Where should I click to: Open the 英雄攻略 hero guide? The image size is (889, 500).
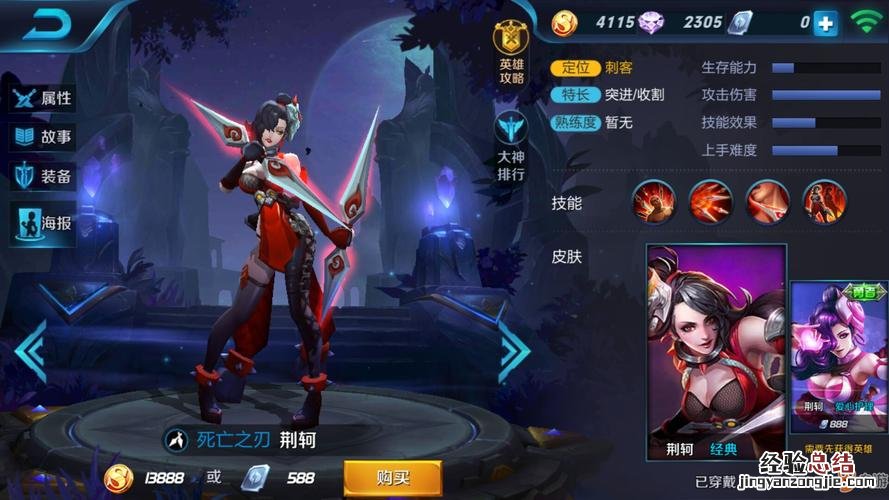[x=511, y=53]
